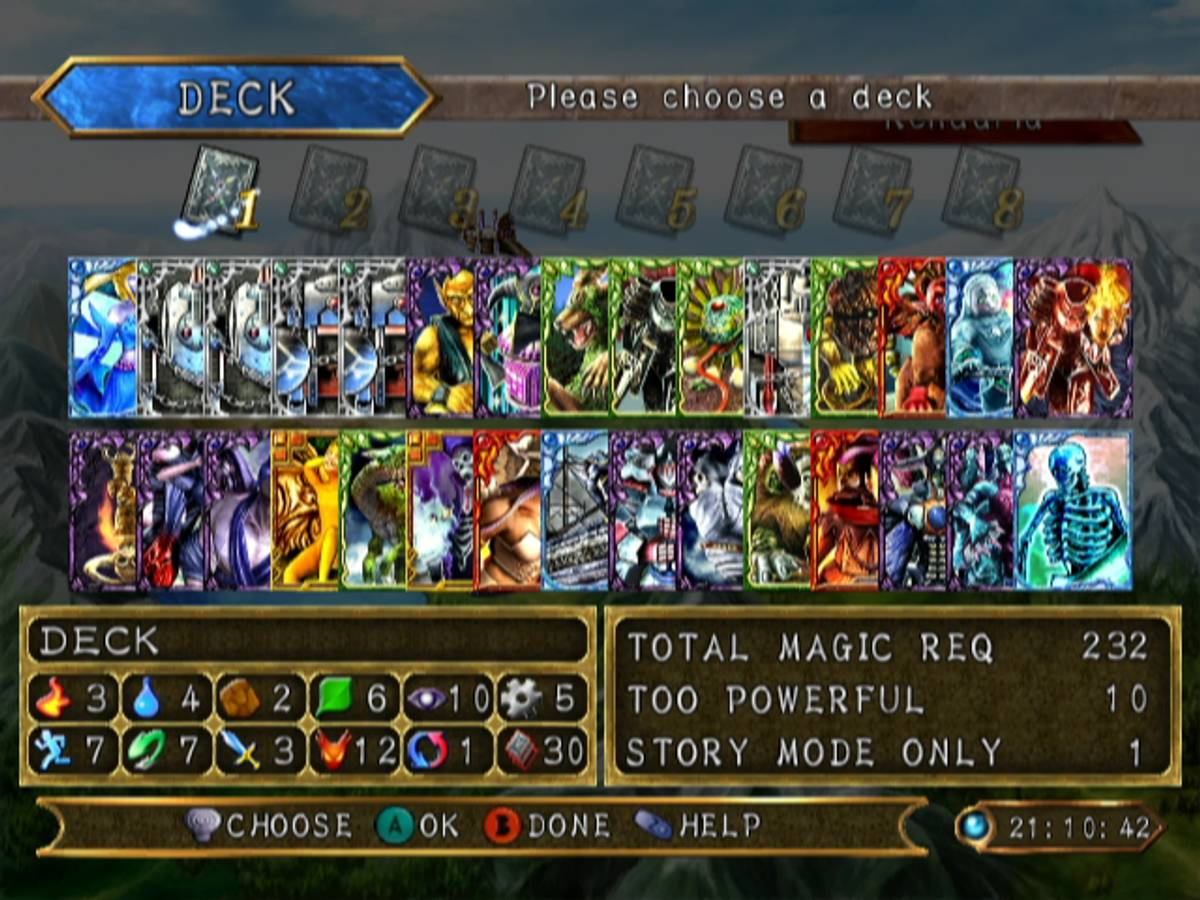1200x900 pixels.
Task: Choose the sailing ship card
Action: [576, 510]
